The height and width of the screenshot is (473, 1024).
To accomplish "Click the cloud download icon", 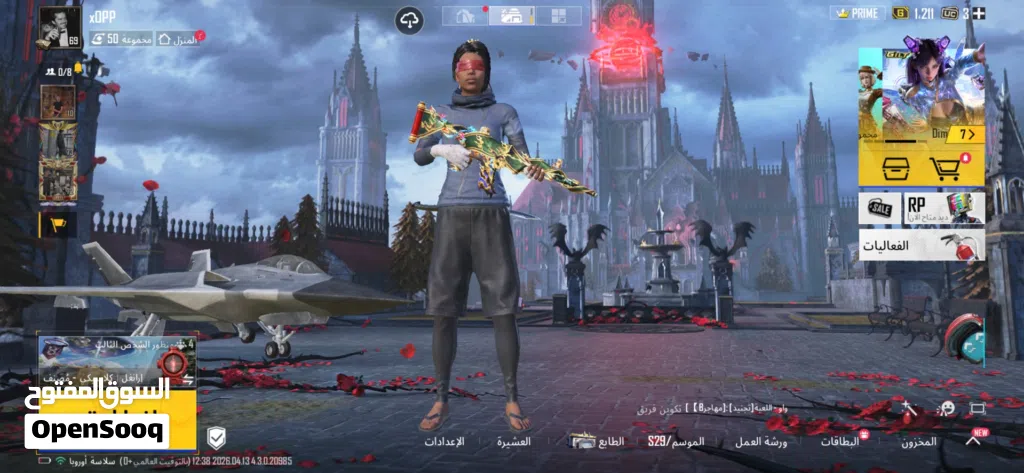I will (409, 20).
